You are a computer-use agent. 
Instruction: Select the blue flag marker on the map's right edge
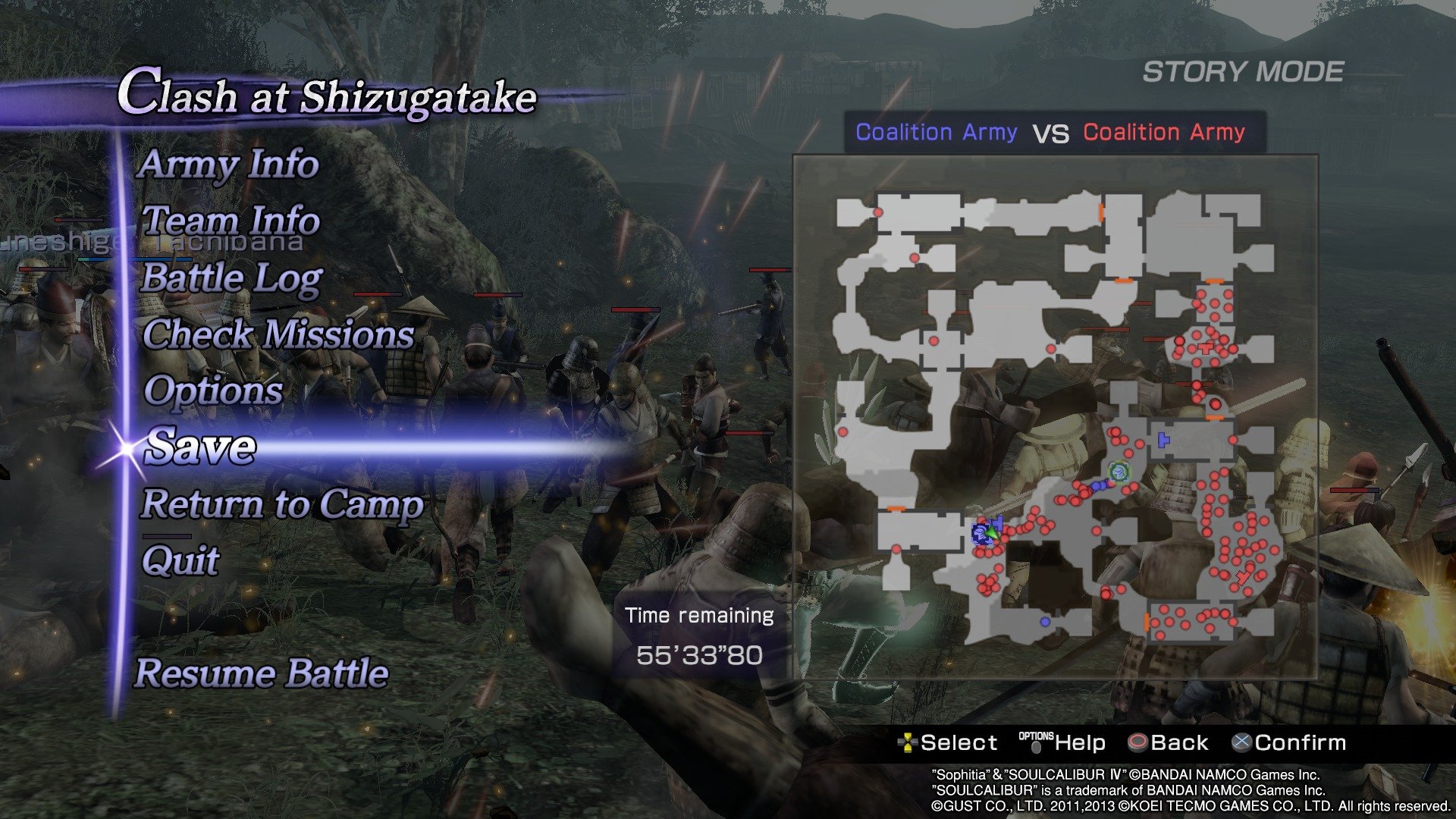(1163, 440)
